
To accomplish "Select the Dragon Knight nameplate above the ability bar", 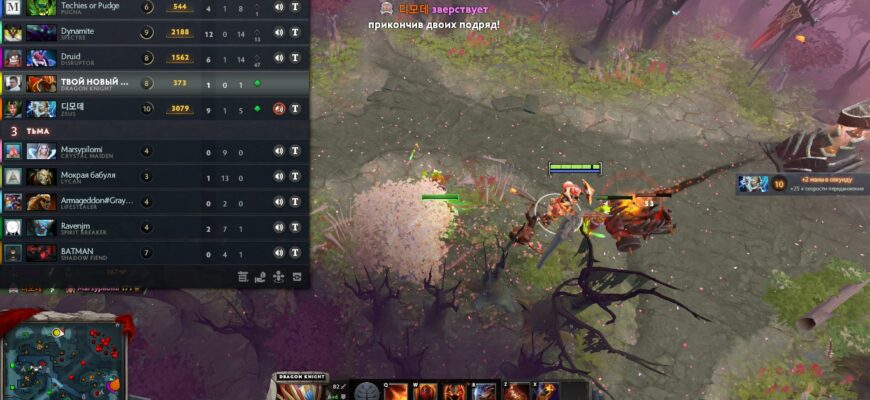I will [x=300, y=377].
